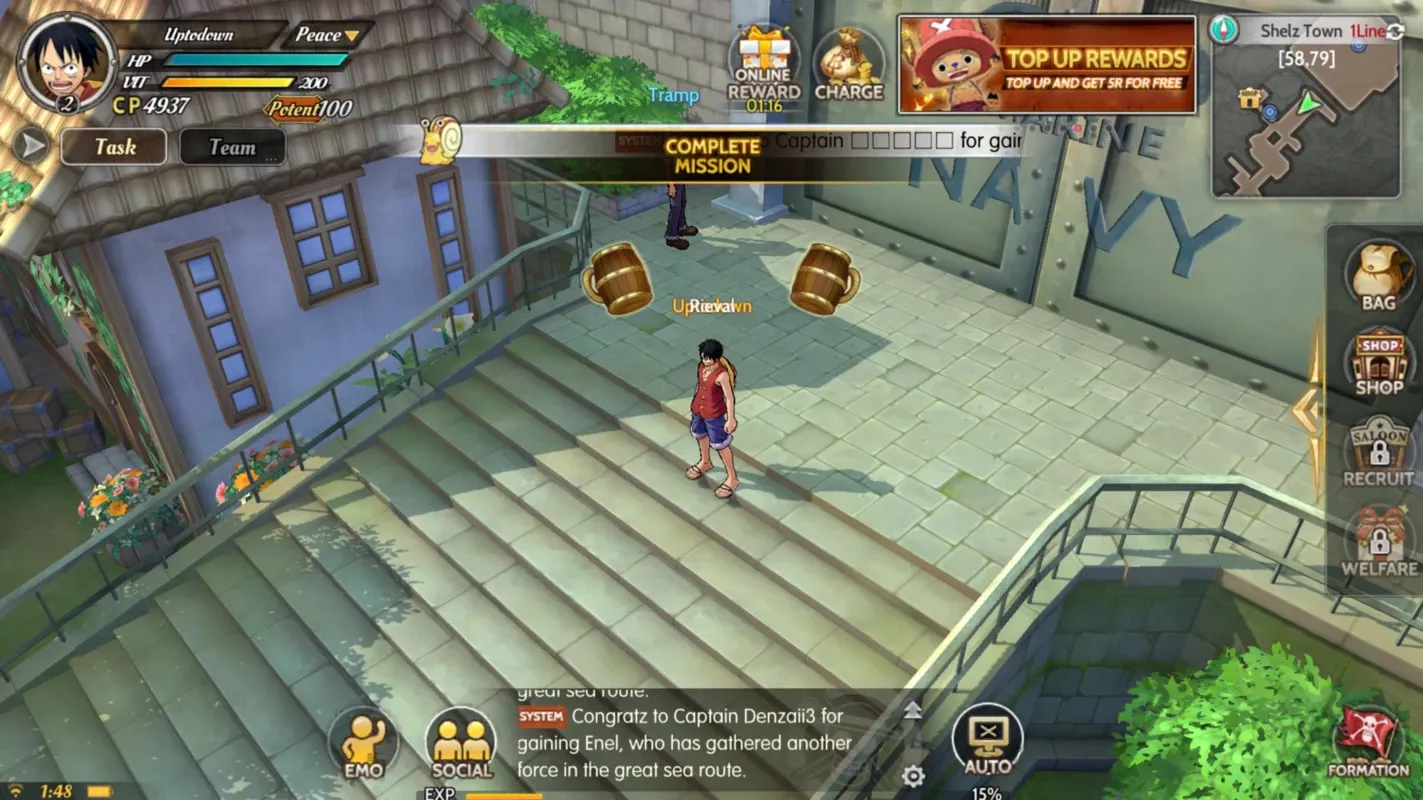1423x800 pixels.
Task: Open the Top Up Rewards banner
Action: tap(1046, 65)
